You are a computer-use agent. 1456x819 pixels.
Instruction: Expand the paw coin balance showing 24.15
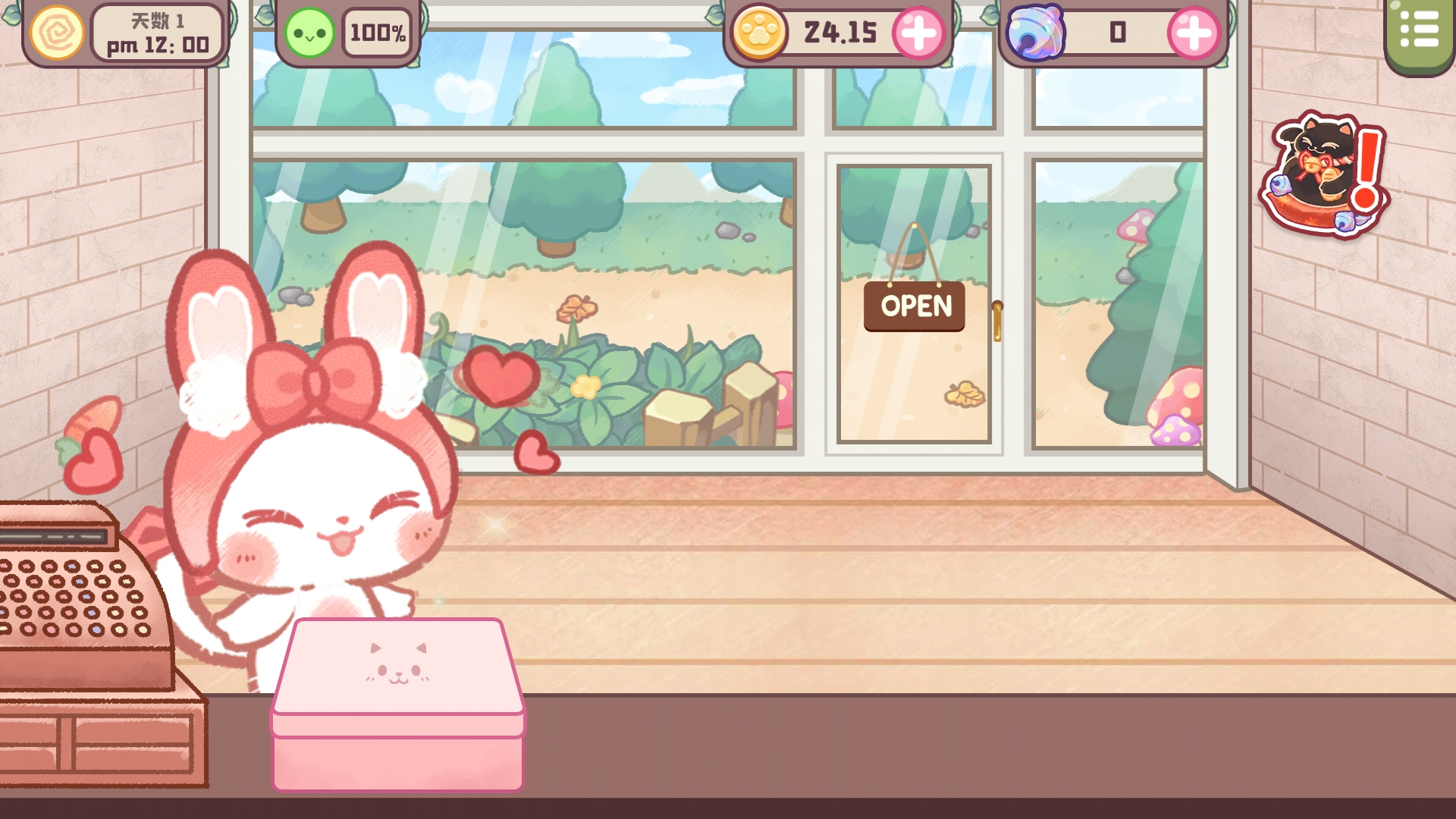pos(840,33)
